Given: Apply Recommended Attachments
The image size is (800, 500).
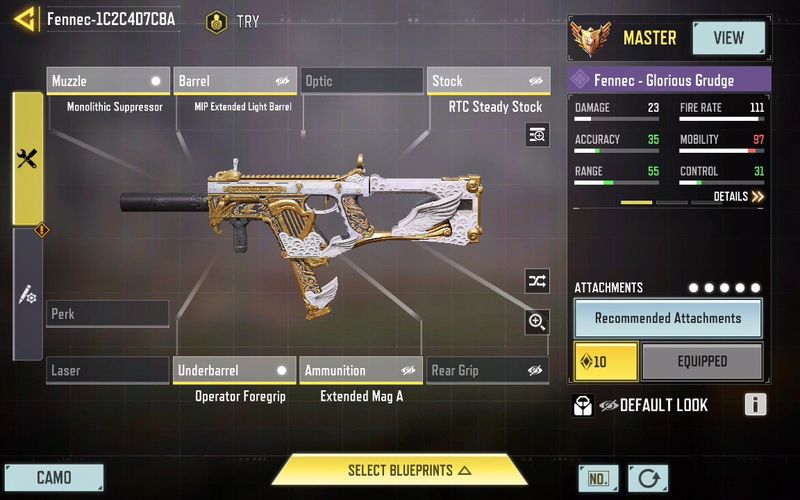Looking at the screenshot, I should [668, 318].
